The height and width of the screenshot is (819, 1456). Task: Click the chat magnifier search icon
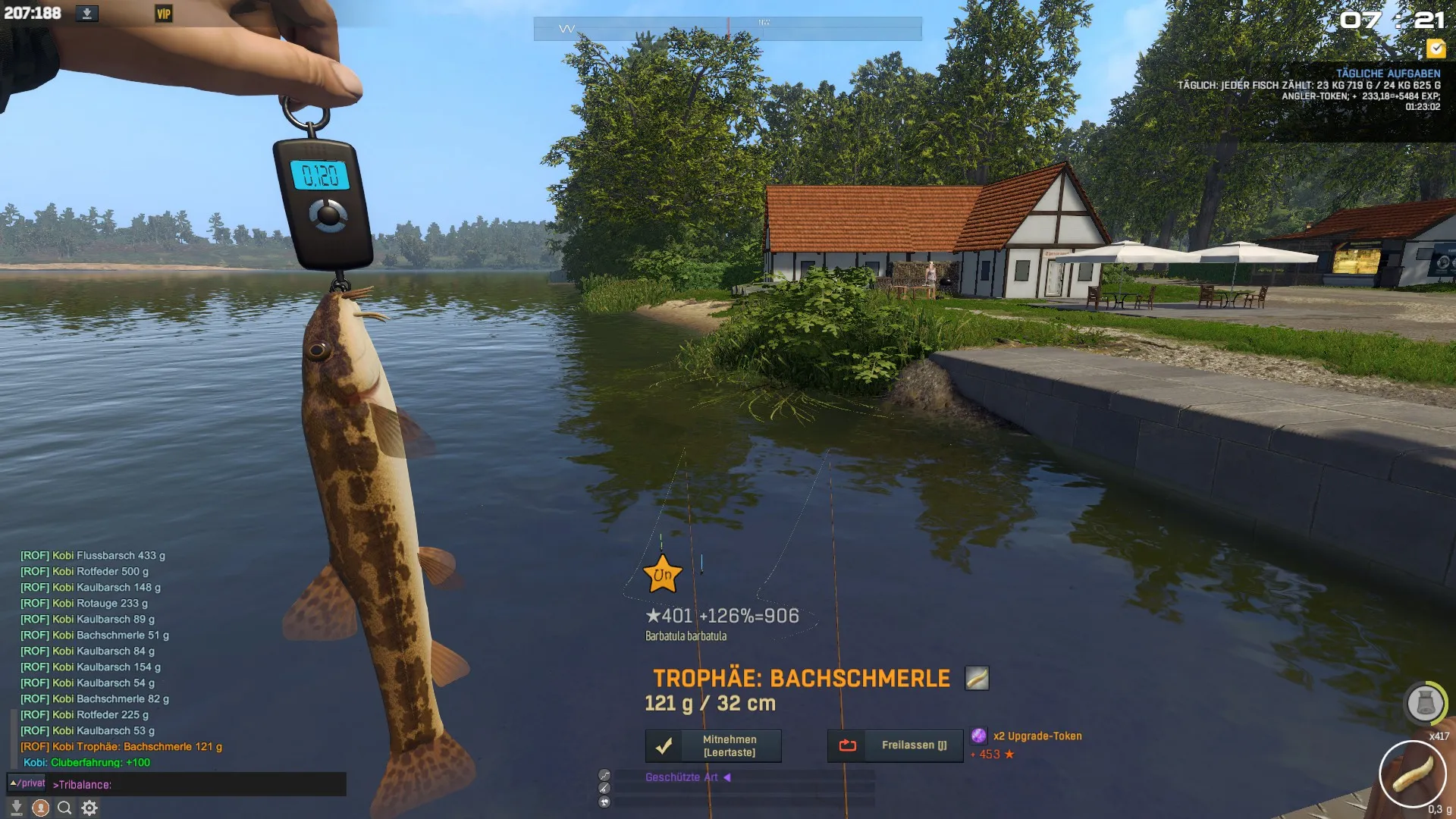tap(64, 808)
